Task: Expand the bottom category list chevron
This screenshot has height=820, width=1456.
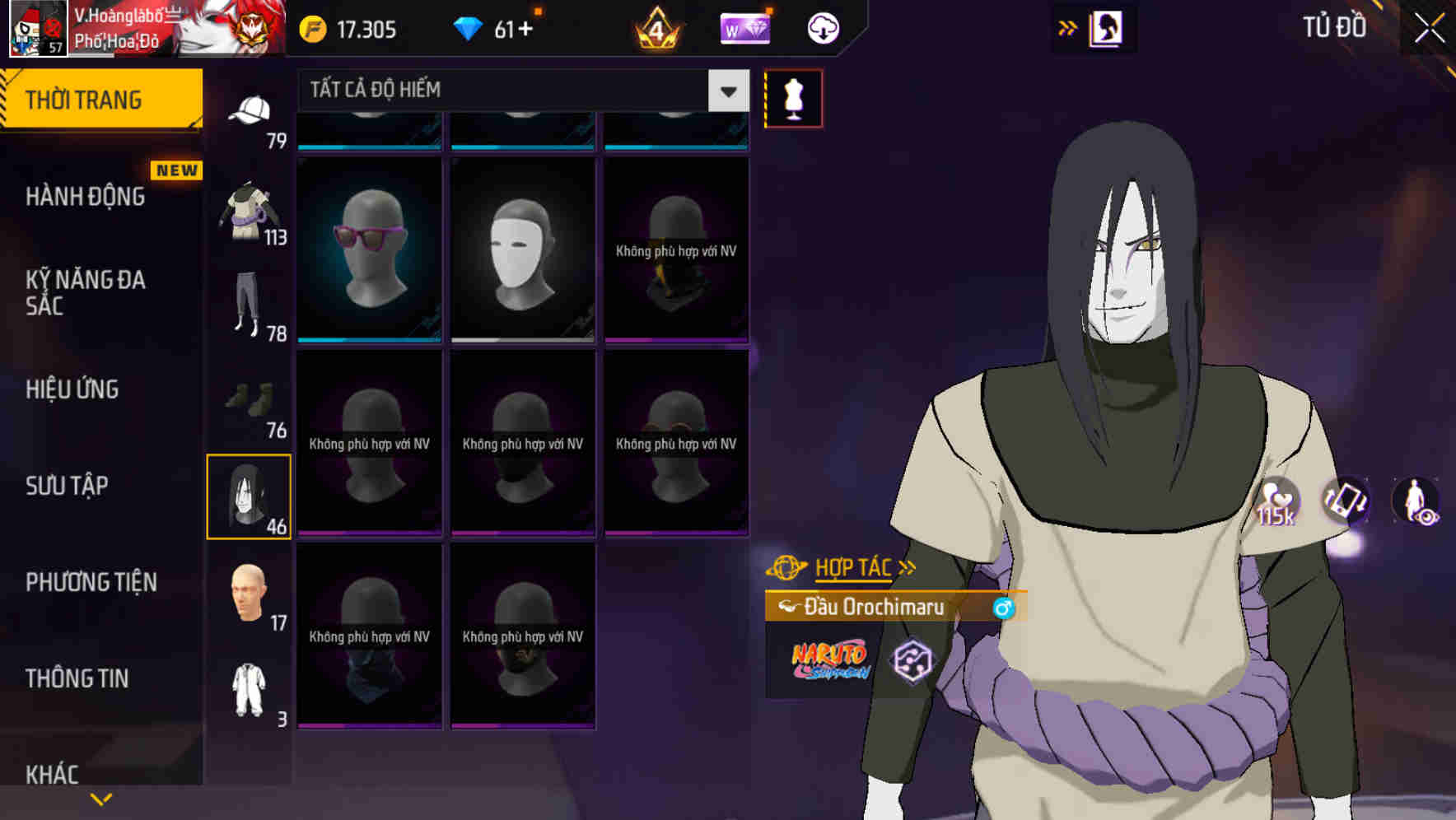Action: (100, 799)
